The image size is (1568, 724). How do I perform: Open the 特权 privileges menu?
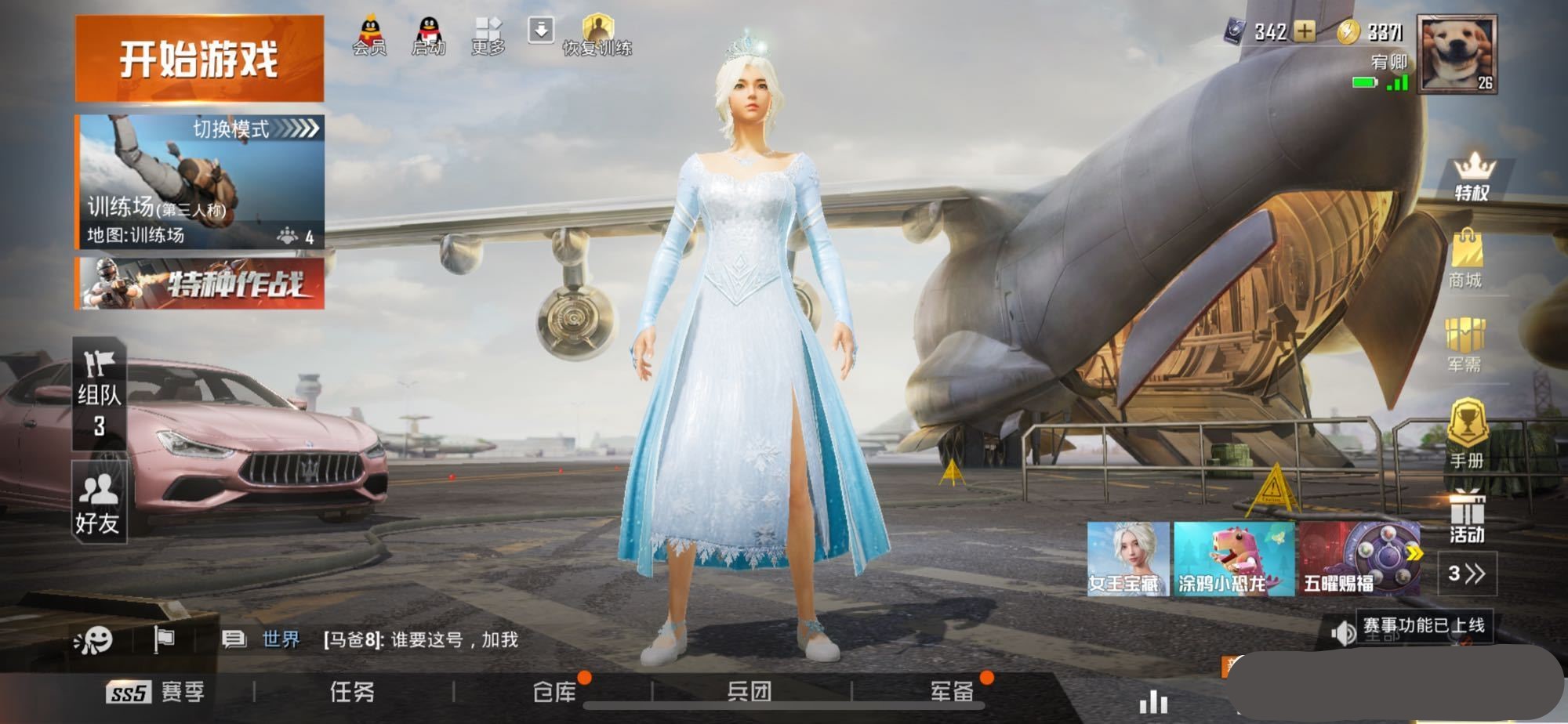coord(1472,177)
